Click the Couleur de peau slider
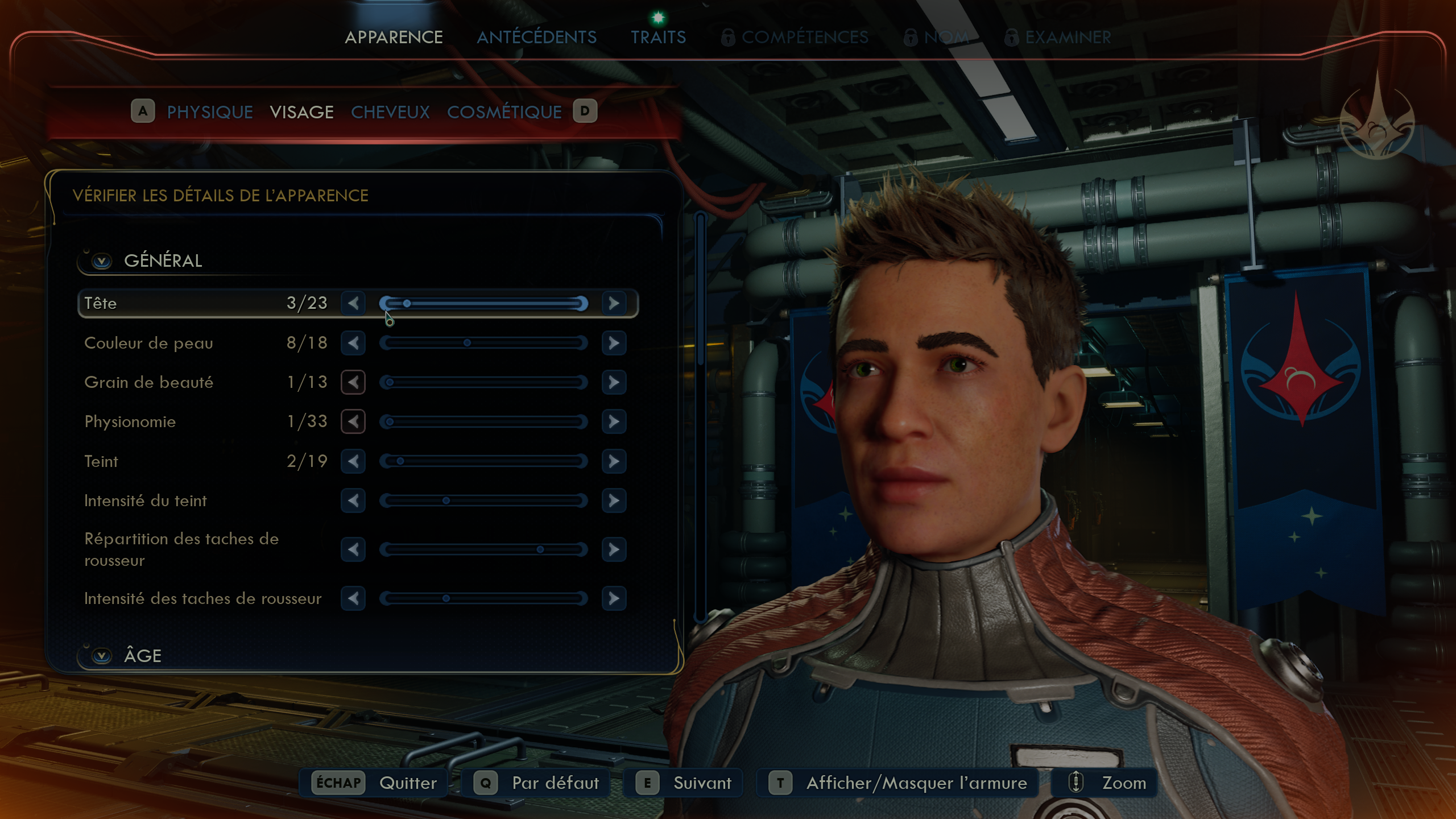 tap(483, 343)
